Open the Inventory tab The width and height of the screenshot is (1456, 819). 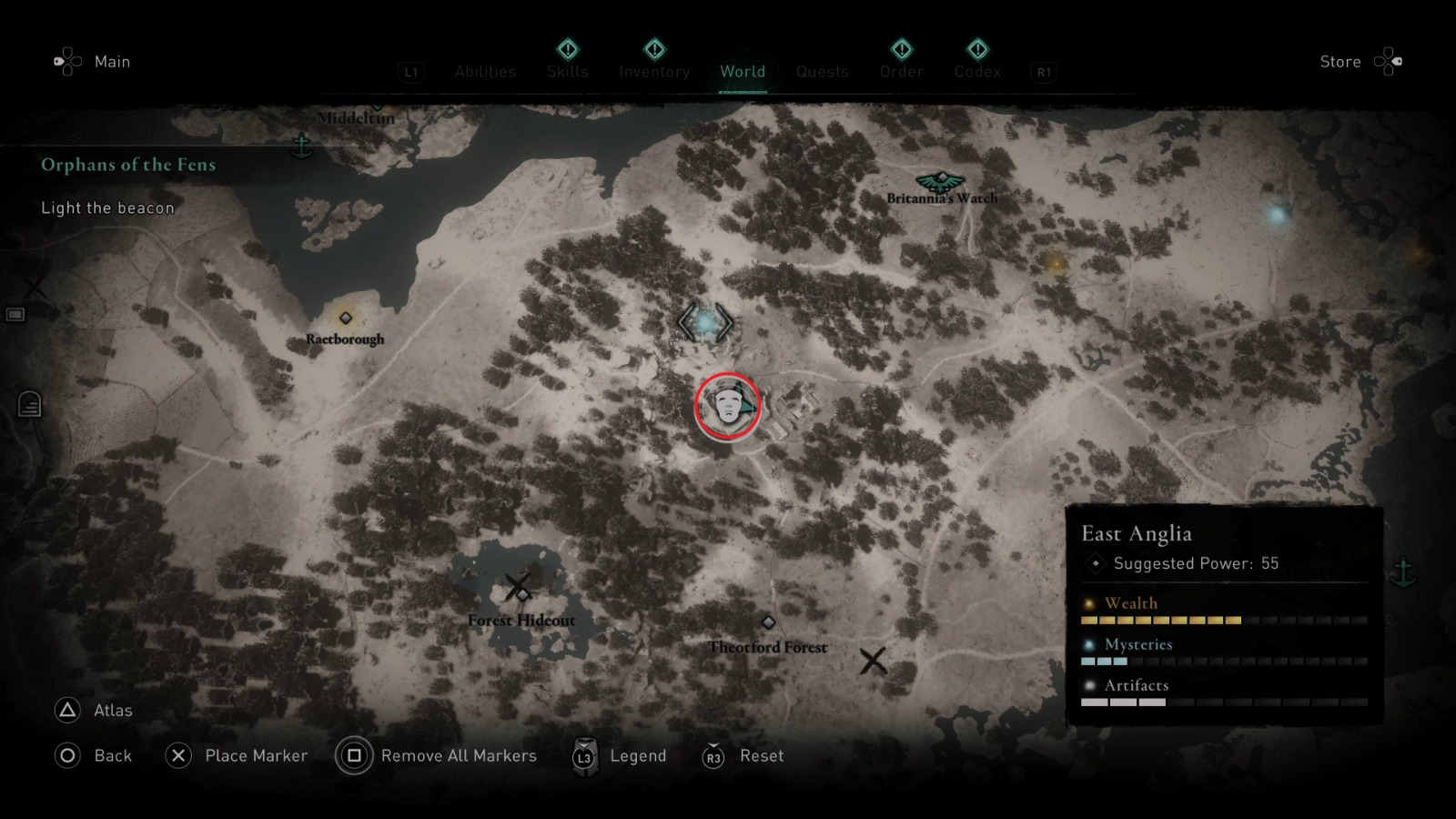[653, 71]
